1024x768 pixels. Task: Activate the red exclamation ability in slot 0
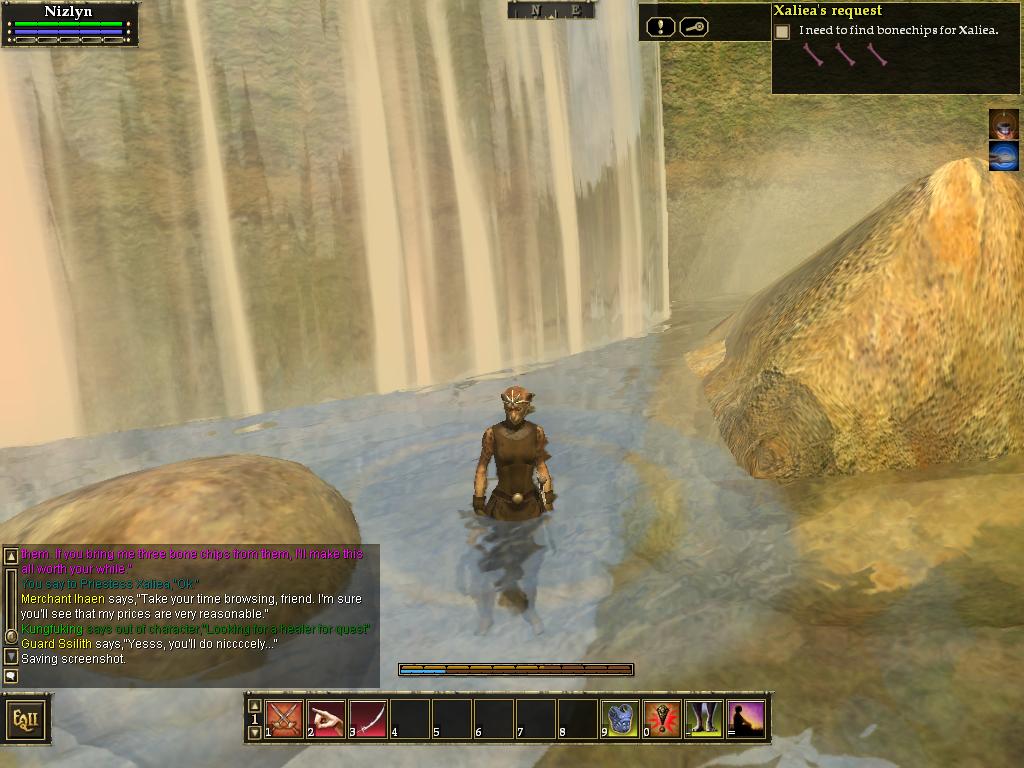tap(663, 719)
